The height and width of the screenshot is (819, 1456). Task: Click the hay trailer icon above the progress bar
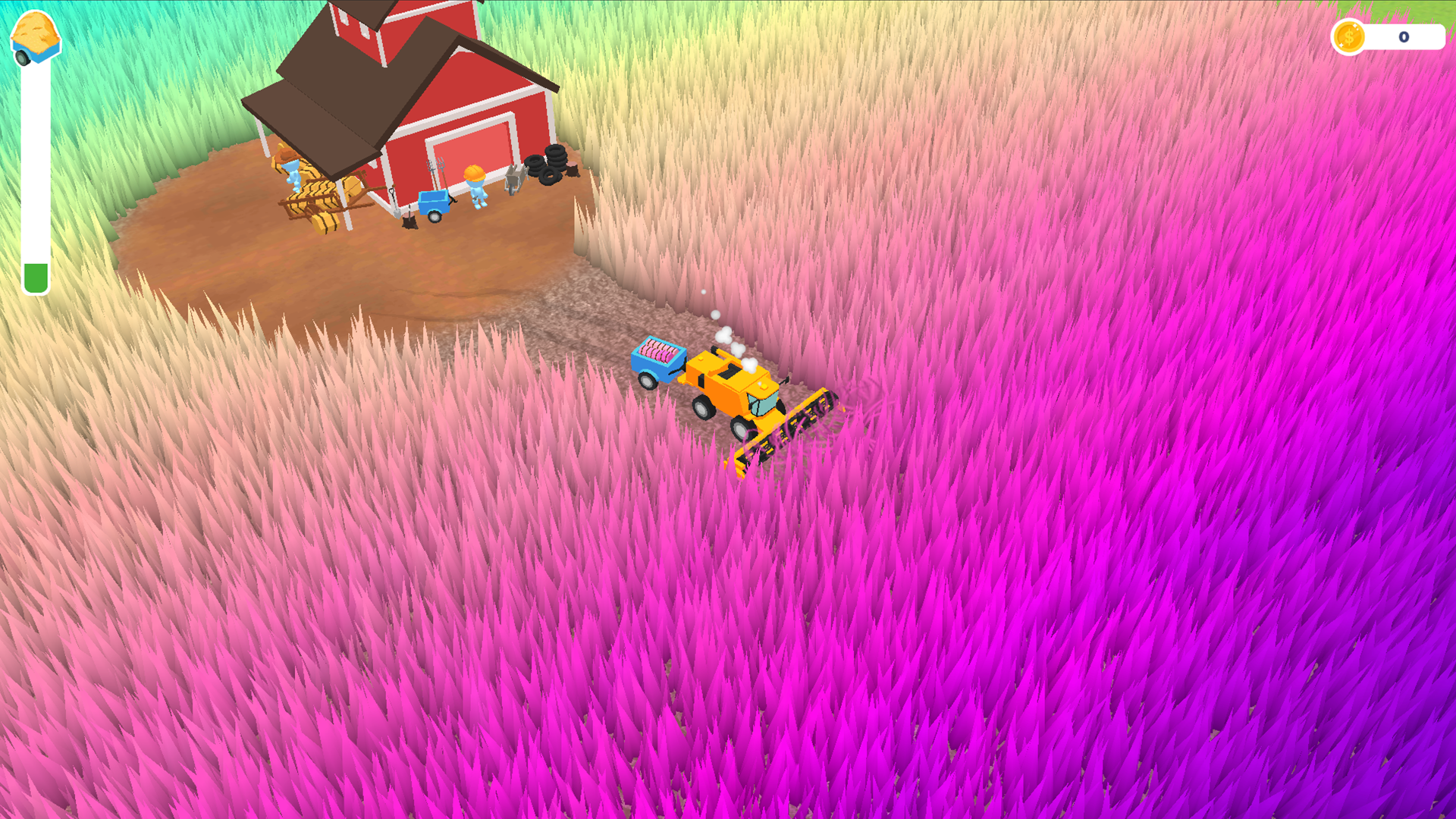(x=34, y=34)
